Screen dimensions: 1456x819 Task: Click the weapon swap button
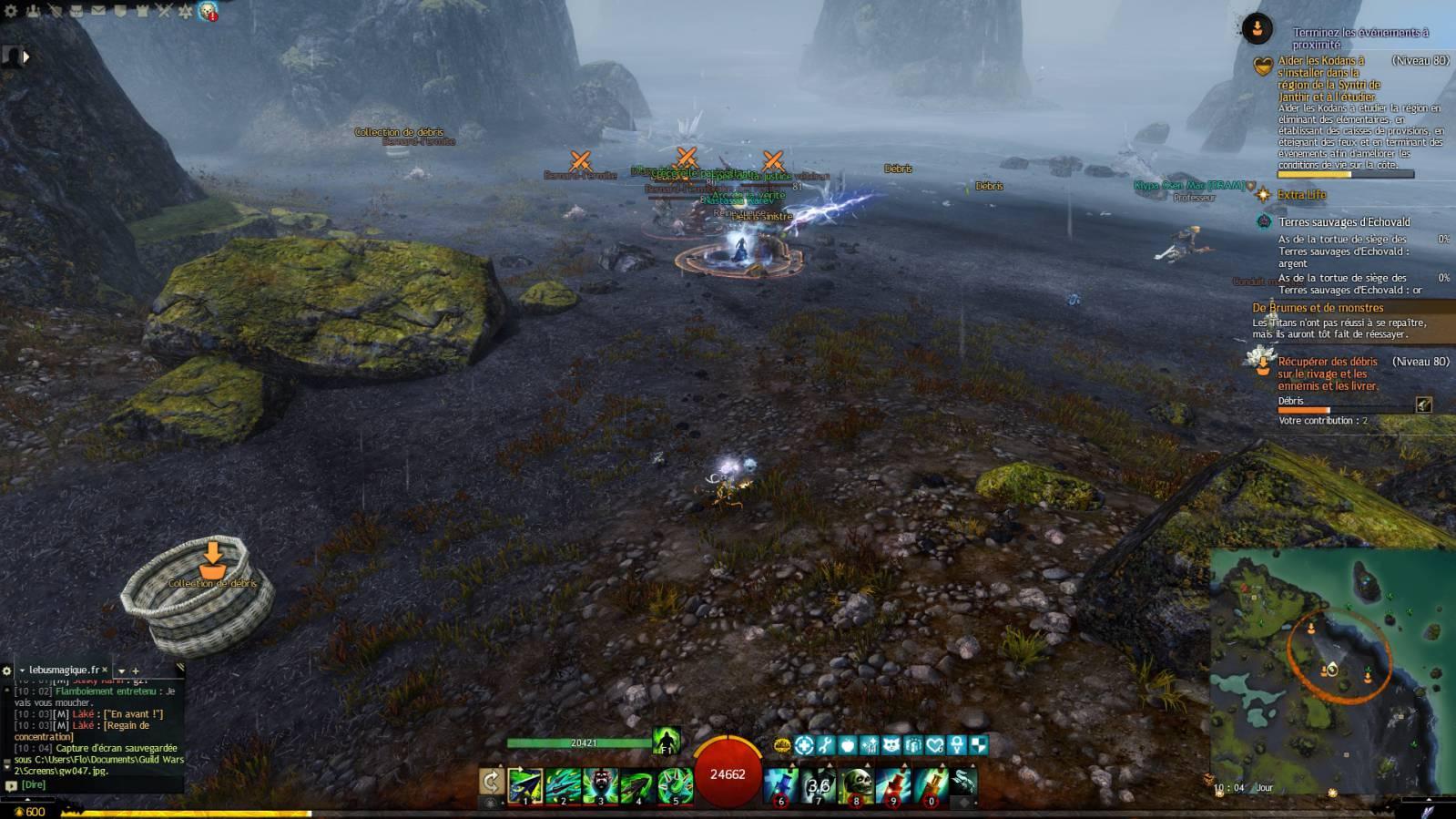point(491,782)
